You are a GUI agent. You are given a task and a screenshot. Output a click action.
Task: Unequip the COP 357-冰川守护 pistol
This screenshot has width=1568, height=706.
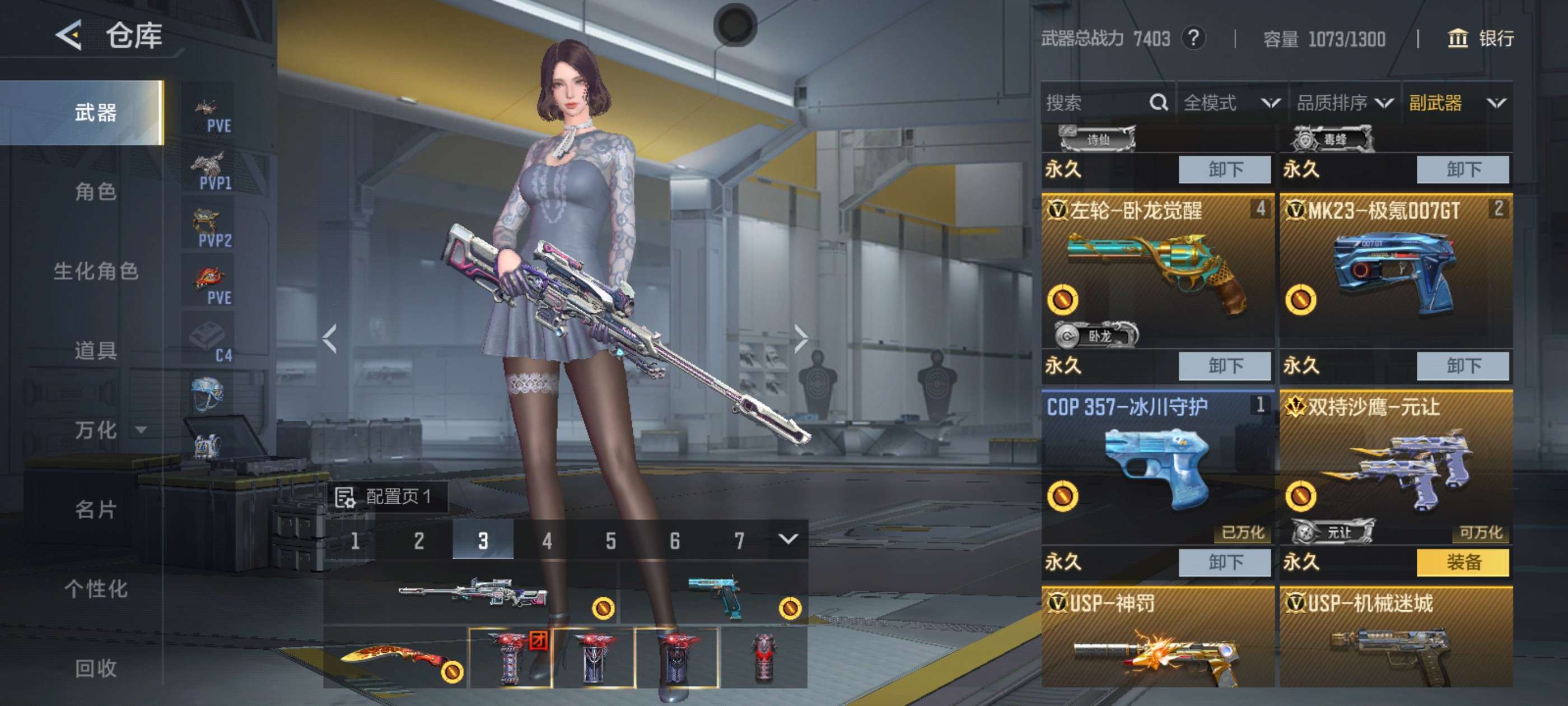pyautogui.click(x=1224, y=562)
